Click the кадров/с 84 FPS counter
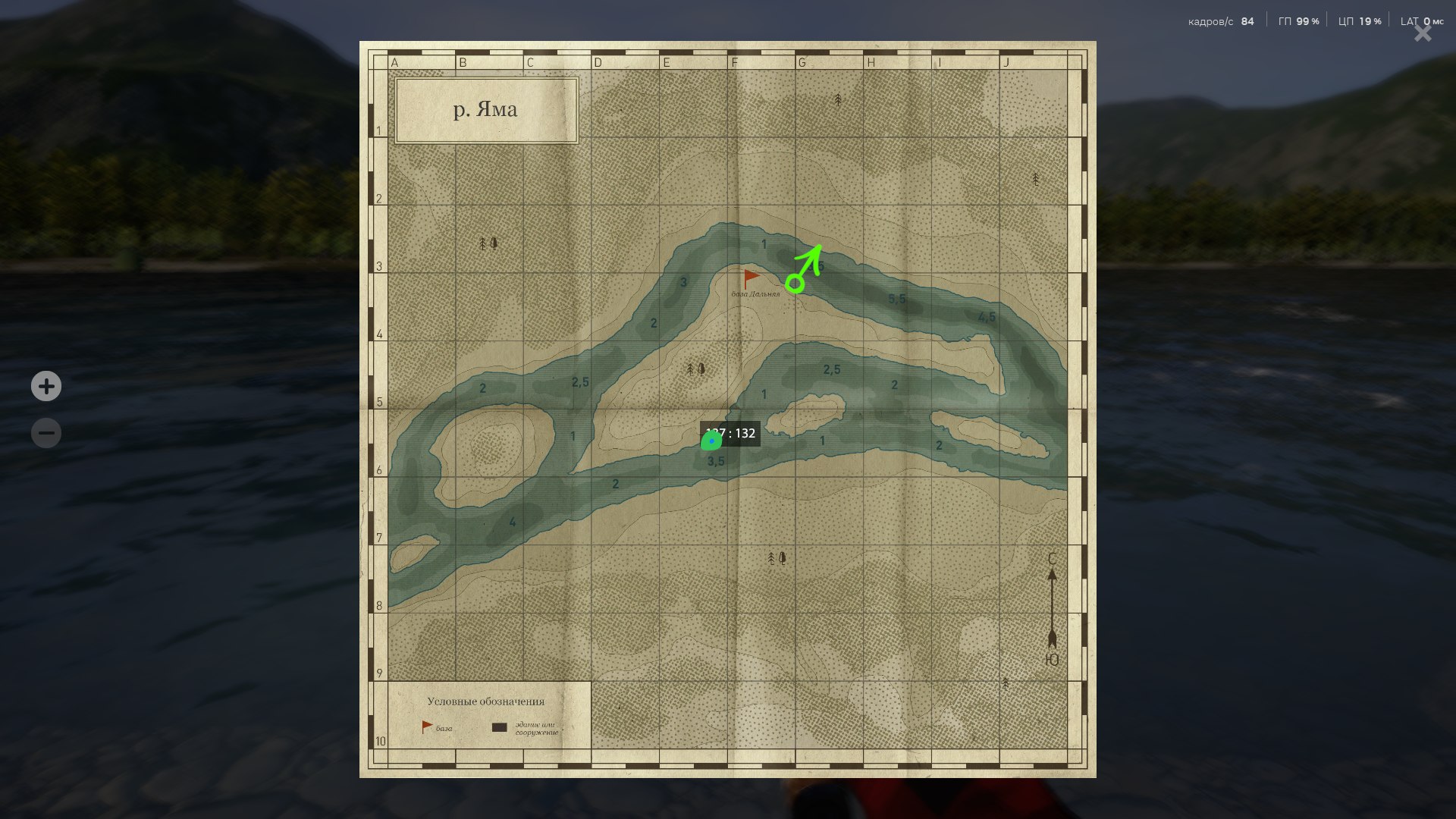 [1221, 20]
